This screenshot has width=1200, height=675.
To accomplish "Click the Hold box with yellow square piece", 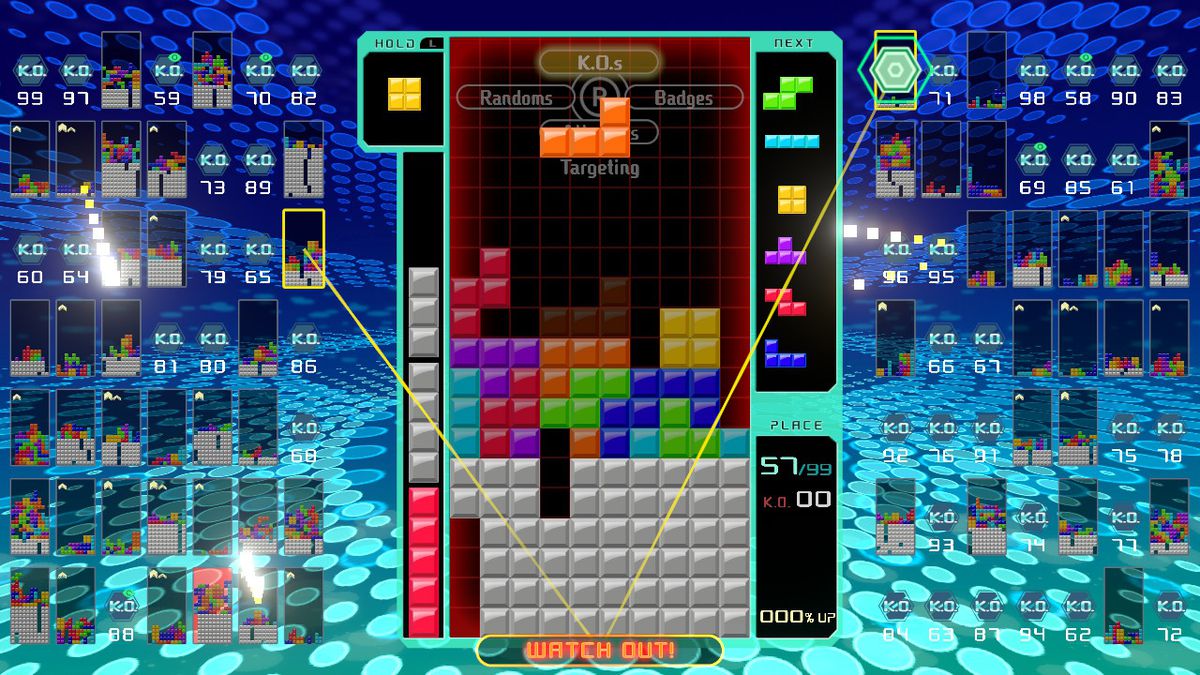I will [404, 93].
